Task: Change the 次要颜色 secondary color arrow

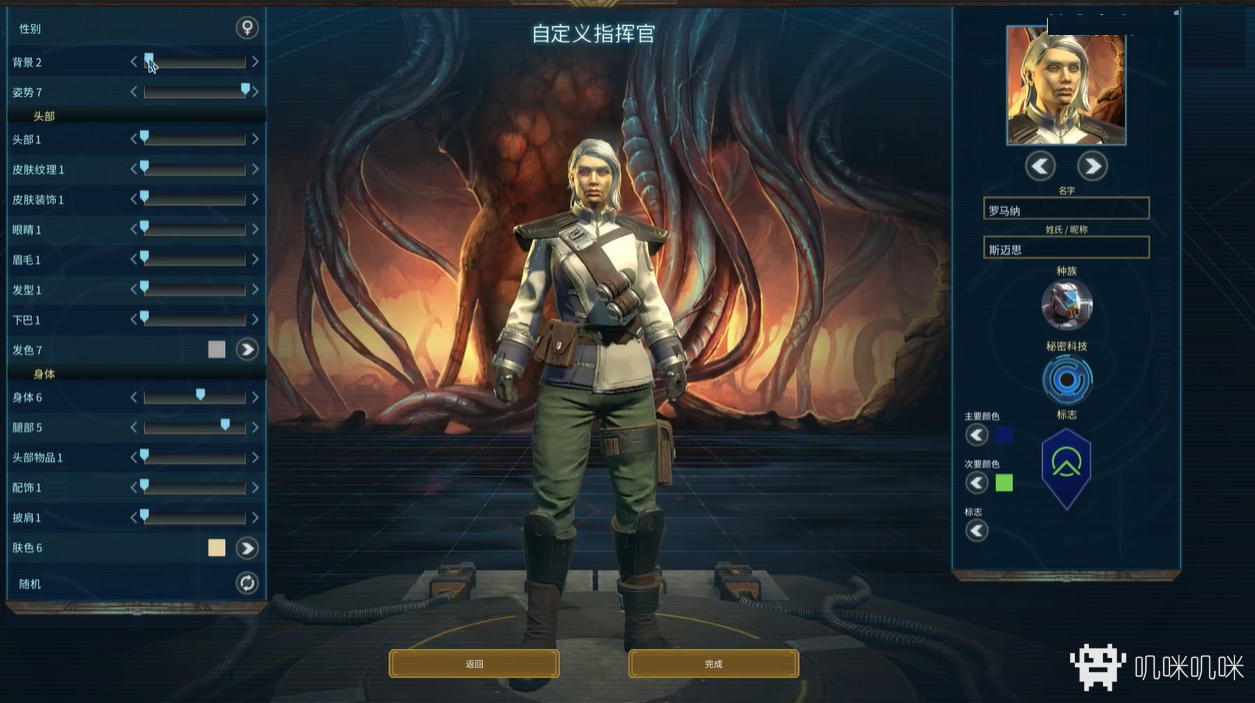Action: tap(977, 483)
